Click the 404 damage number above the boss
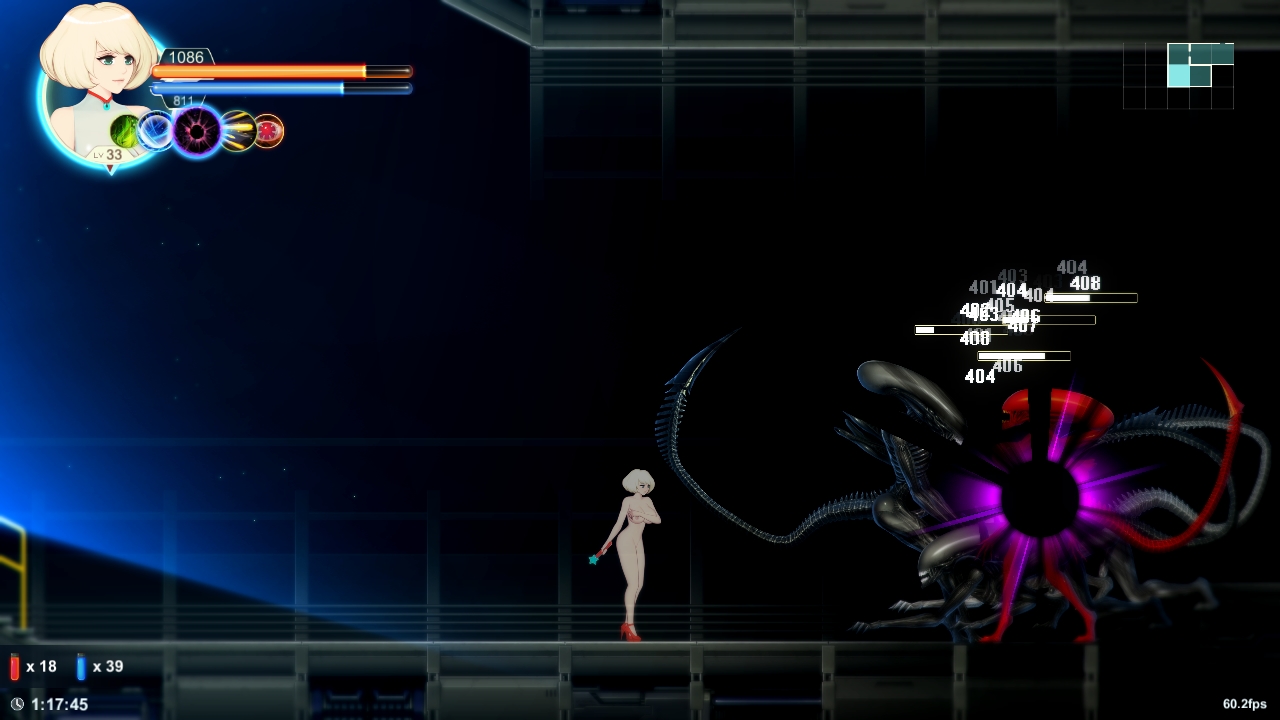This screenshot has width=1280, height=720. pyautogui.click(x=1070, y=267)
